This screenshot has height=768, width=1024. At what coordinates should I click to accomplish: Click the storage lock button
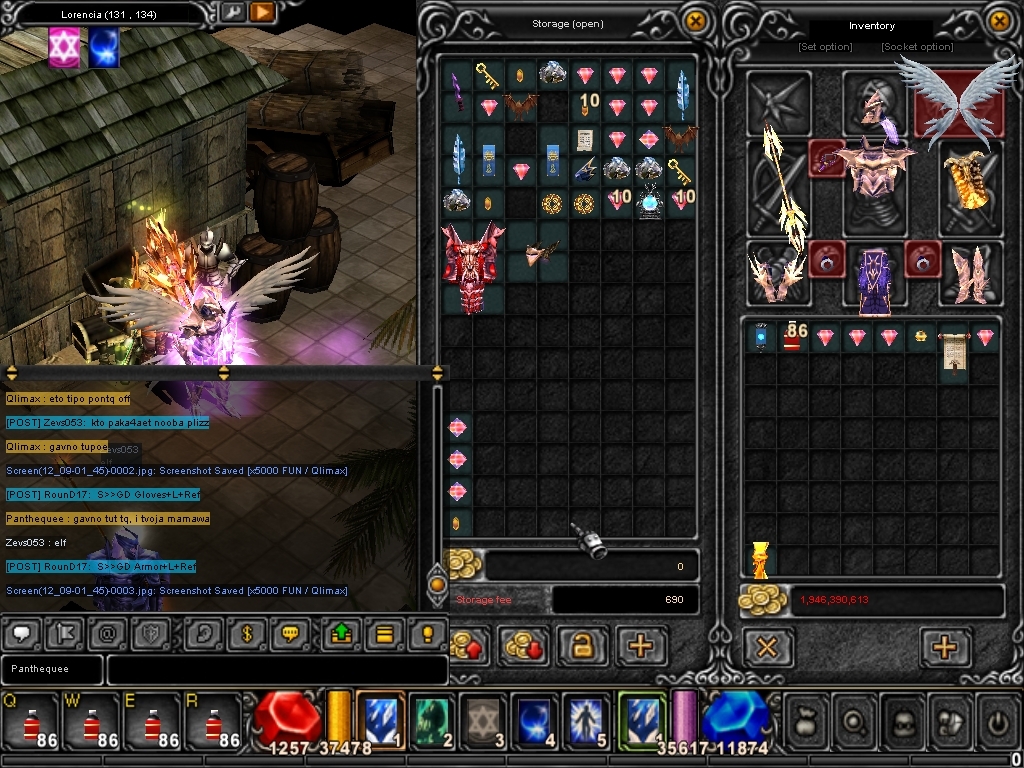(x=582, y=647)
